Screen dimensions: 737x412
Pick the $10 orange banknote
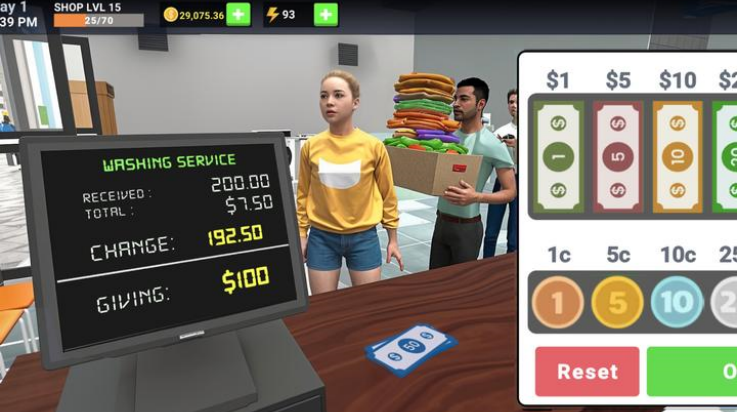(677, 157)
